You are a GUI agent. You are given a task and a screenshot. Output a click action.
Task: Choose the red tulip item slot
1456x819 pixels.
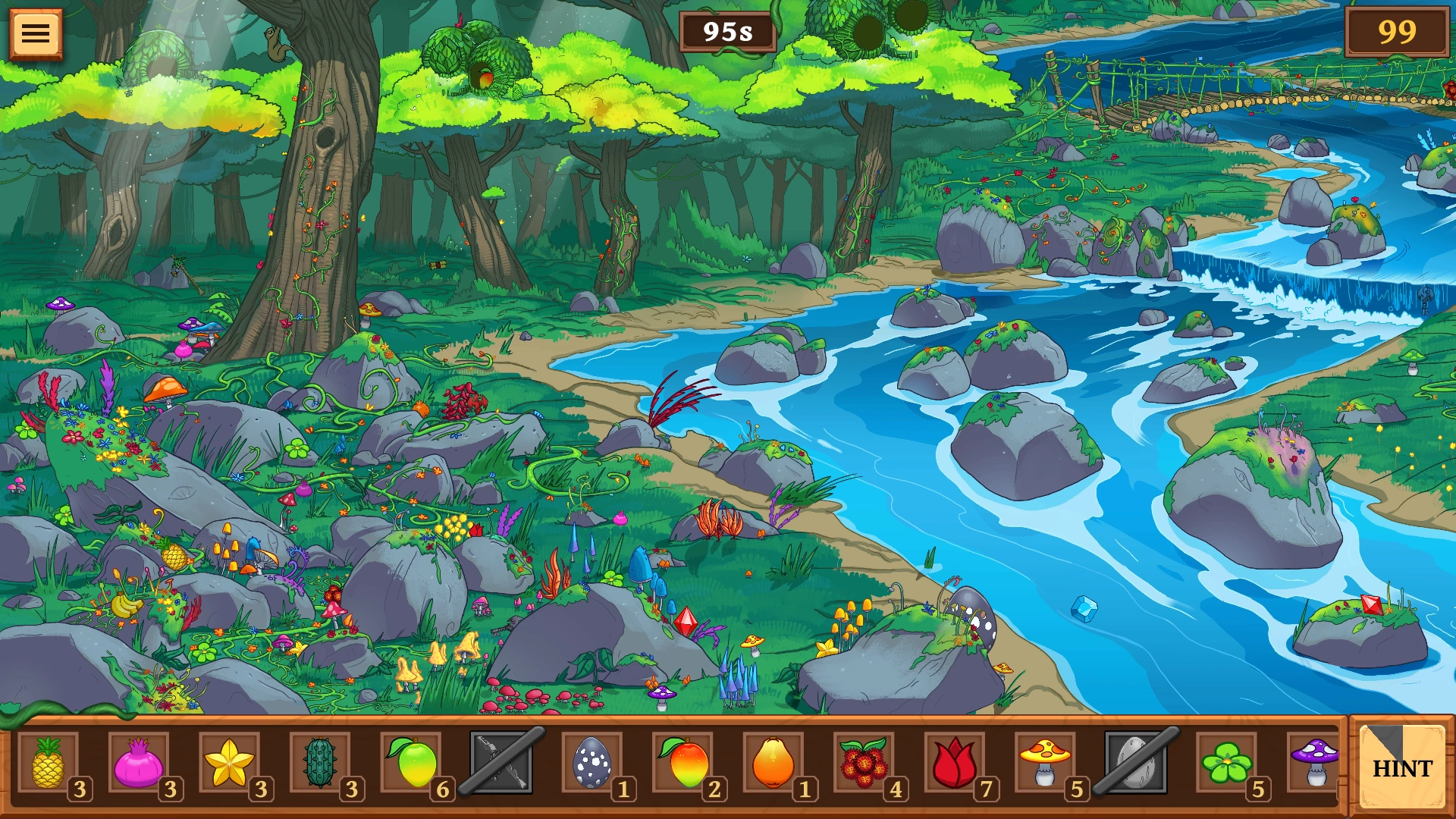point(955,763)
